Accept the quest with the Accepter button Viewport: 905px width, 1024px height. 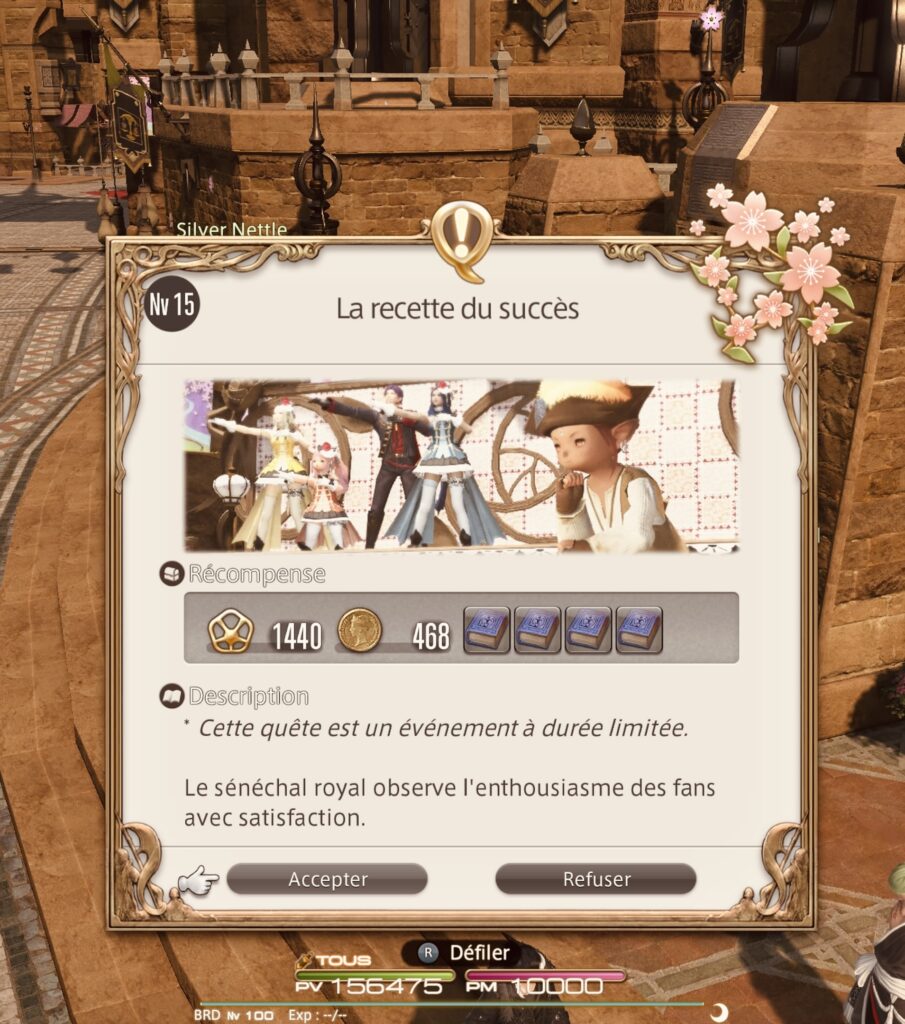(327, 879)
